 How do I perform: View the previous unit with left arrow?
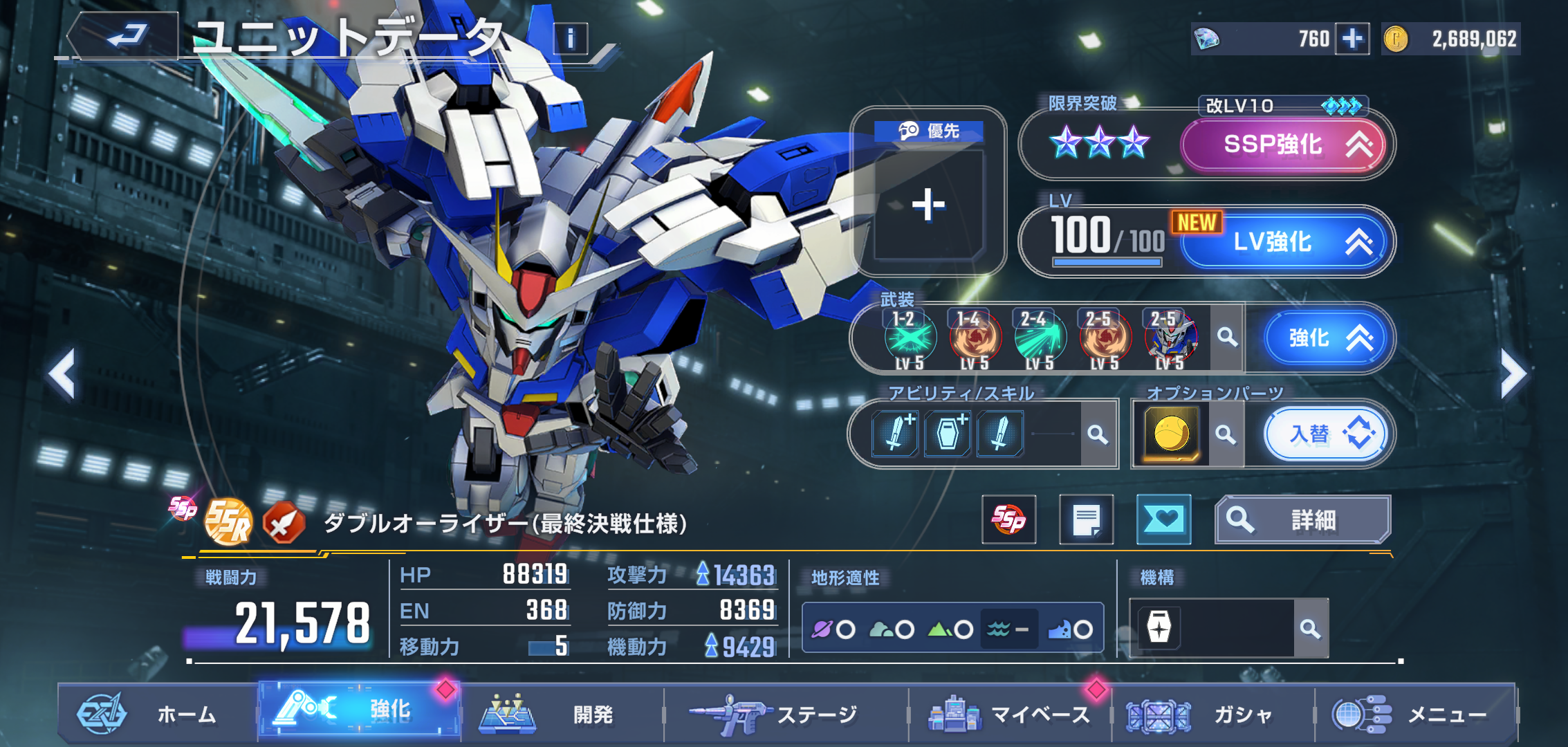(x=62, y=374)
